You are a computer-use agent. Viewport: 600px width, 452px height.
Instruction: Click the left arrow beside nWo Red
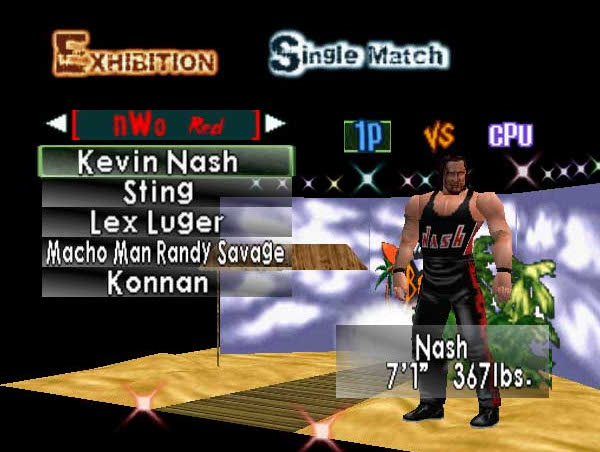[x=54, y=124]
